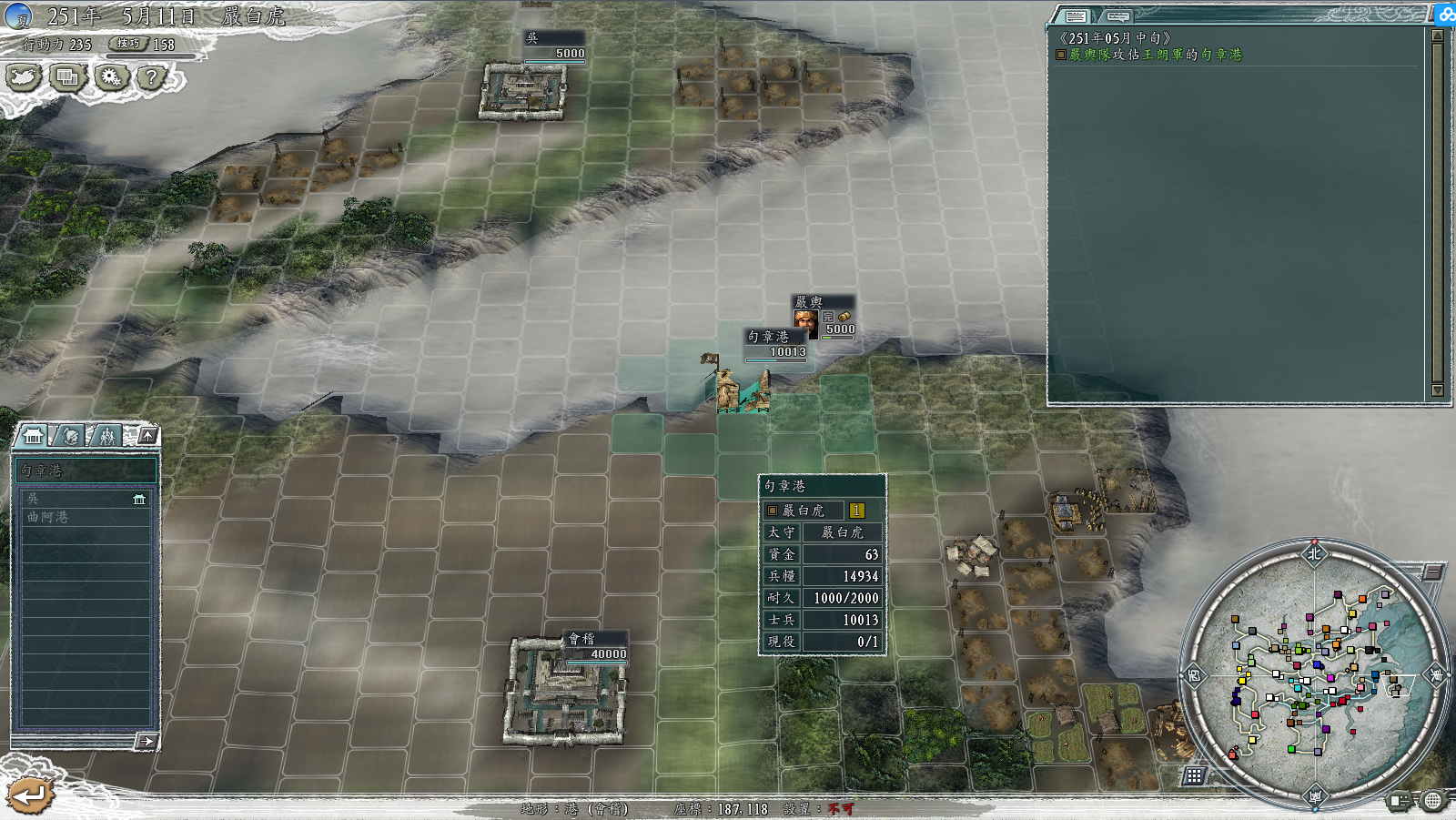Switch to the officers figures tab
Viewport: 1456px width, 820px height.
107,436
